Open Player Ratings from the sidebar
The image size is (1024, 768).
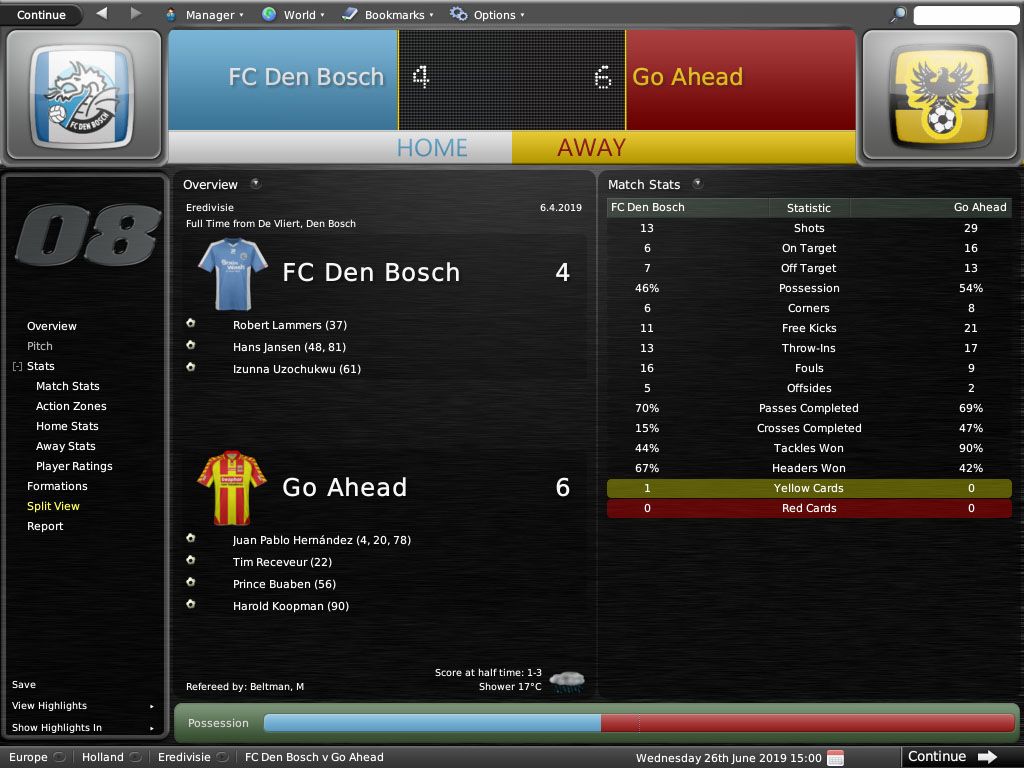point(74,466)
